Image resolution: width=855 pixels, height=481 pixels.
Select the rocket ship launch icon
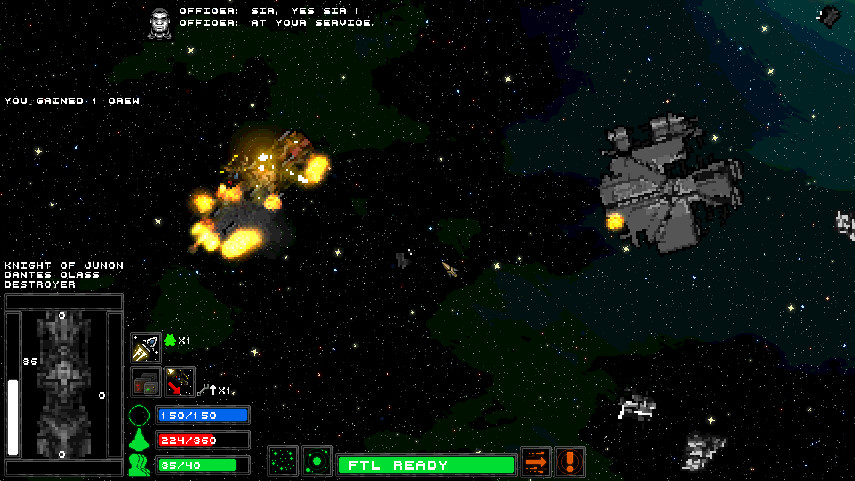coord(146,347)
